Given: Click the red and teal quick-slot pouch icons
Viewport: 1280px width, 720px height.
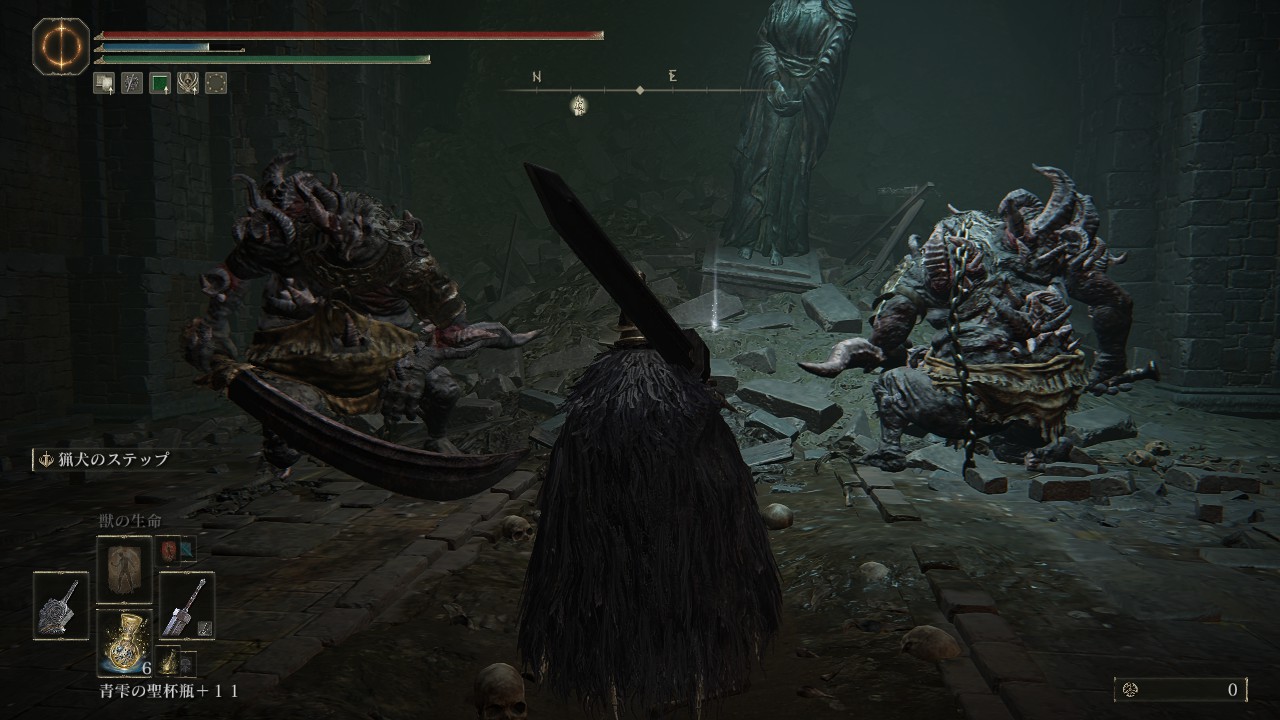Looking at the screenshot, I should (178, 550).
